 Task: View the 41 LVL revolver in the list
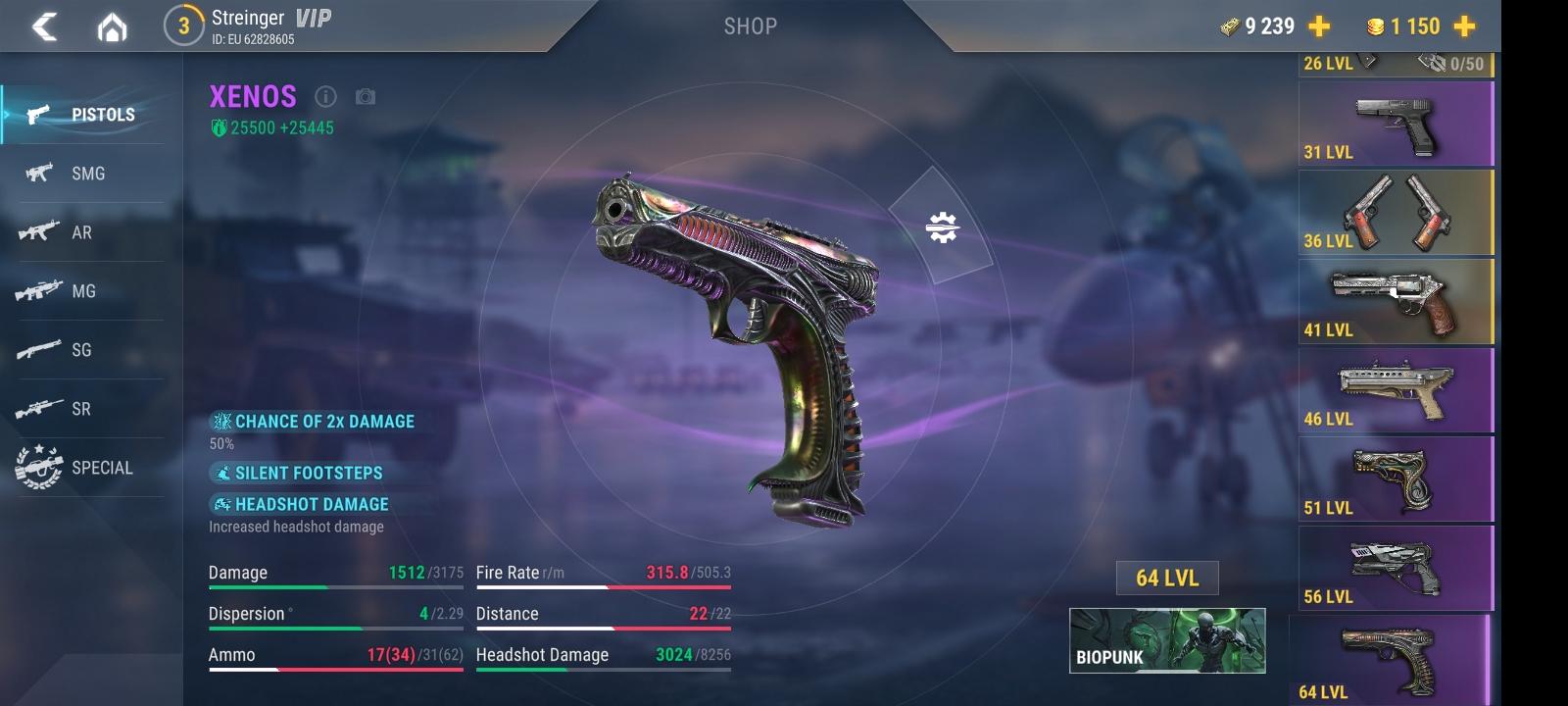pyautogui.click(x=1396, y=302)
